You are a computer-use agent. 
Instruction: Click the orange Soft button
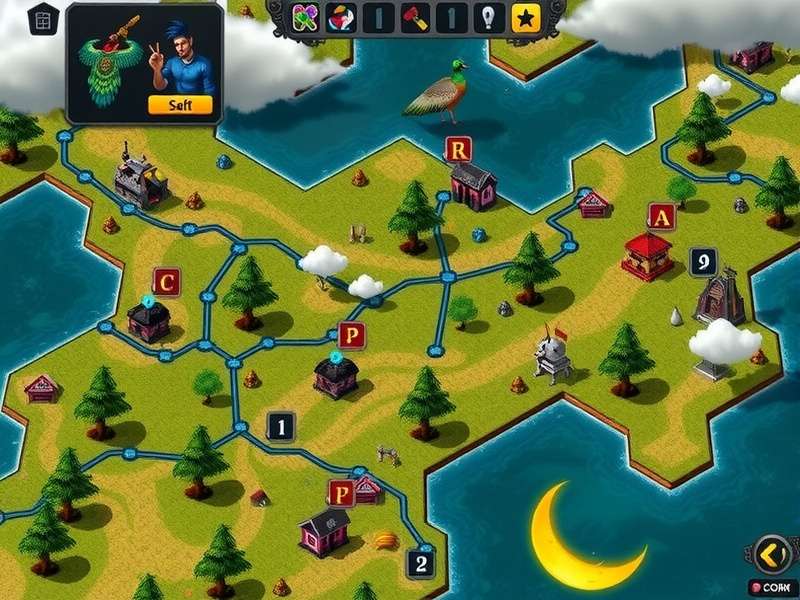pos(180,104)
